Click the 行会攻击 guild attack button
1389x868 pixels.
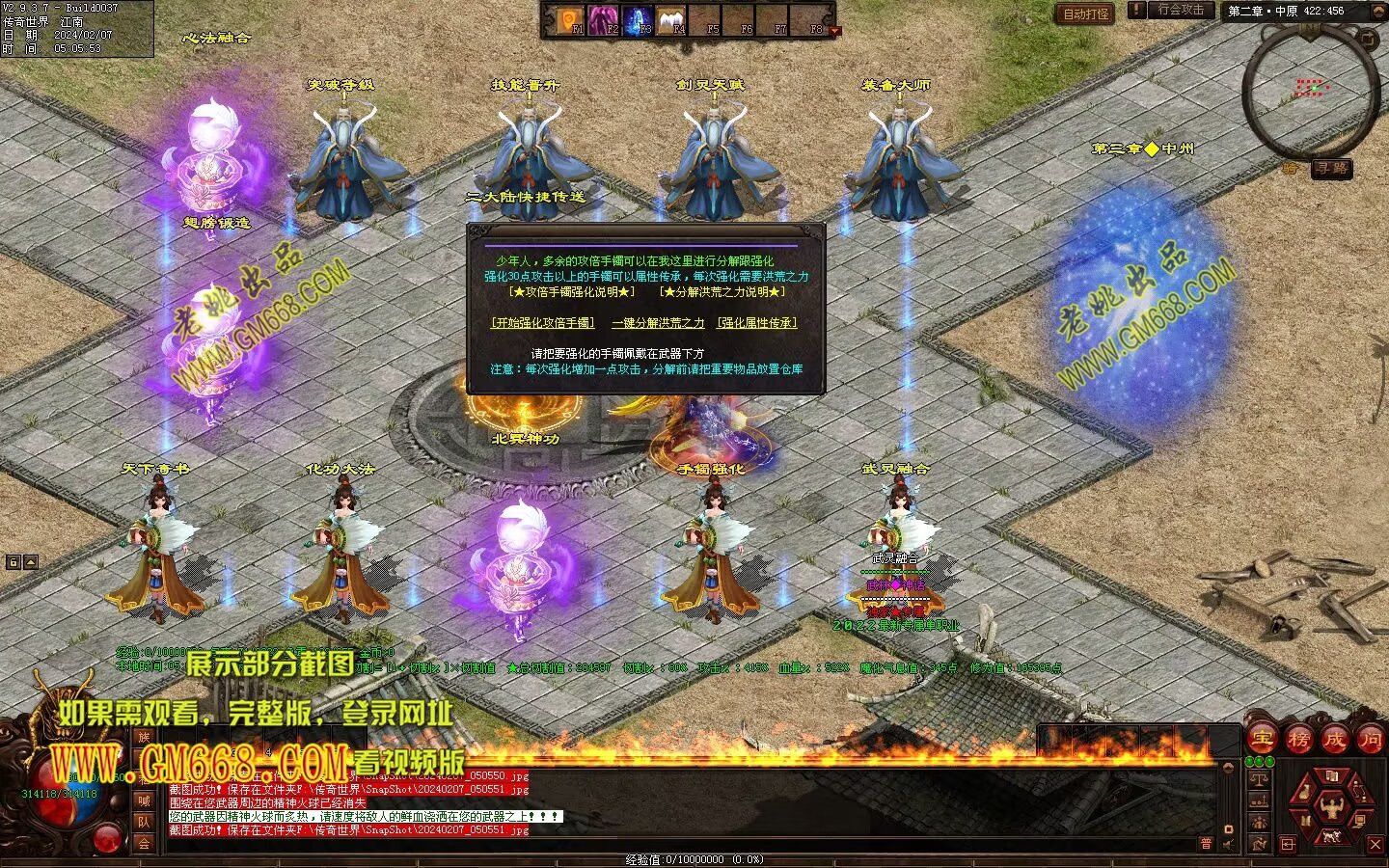click(x=1180, y=11)
